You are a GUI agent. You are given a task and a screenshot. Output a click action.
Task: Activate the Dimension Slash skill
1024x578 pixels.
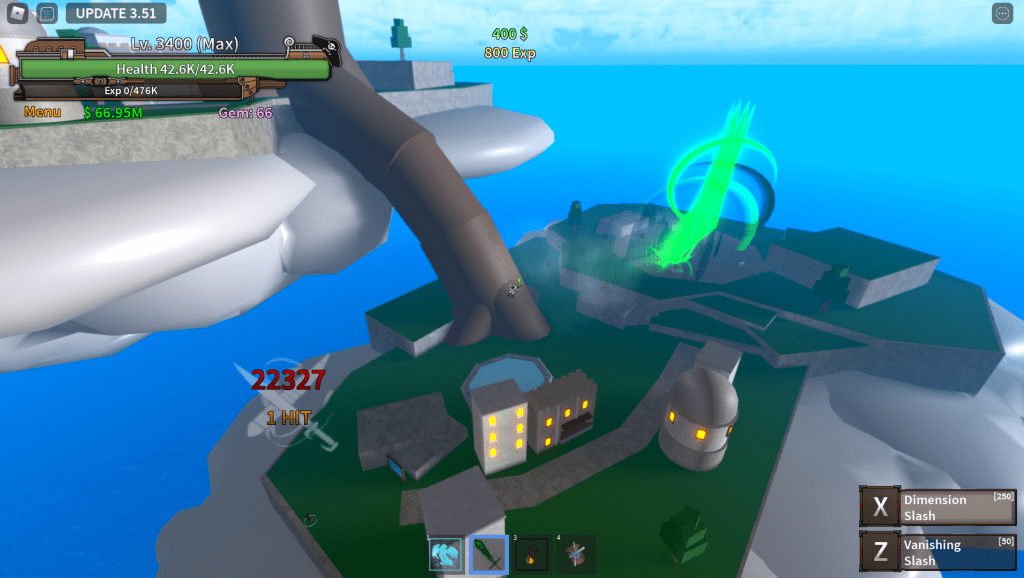click(x=937, y=507)
